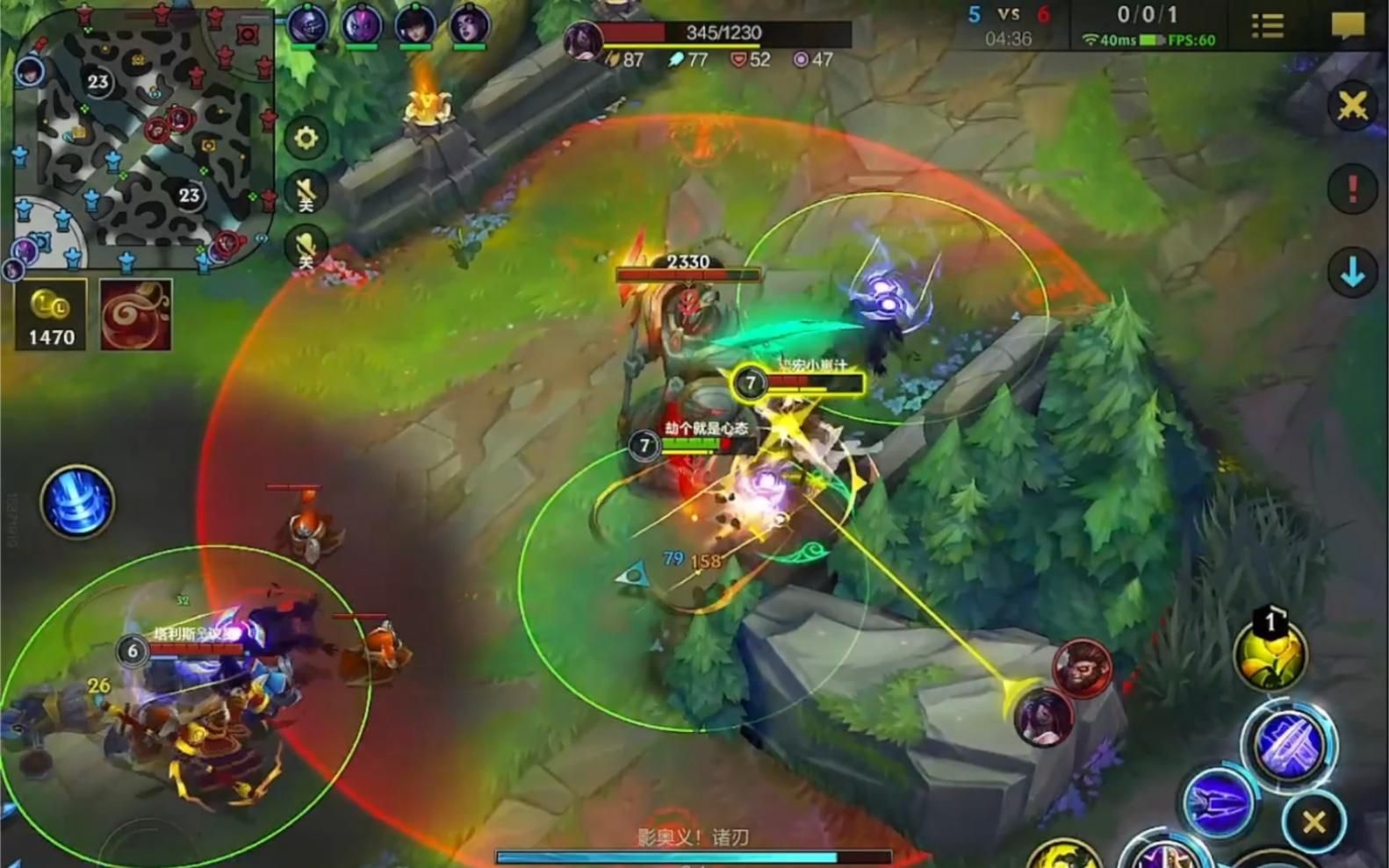Viewport: 1389px width, 868px height.
Task: Use the yellow plant item with one charge
Action: coord(1270,655)
